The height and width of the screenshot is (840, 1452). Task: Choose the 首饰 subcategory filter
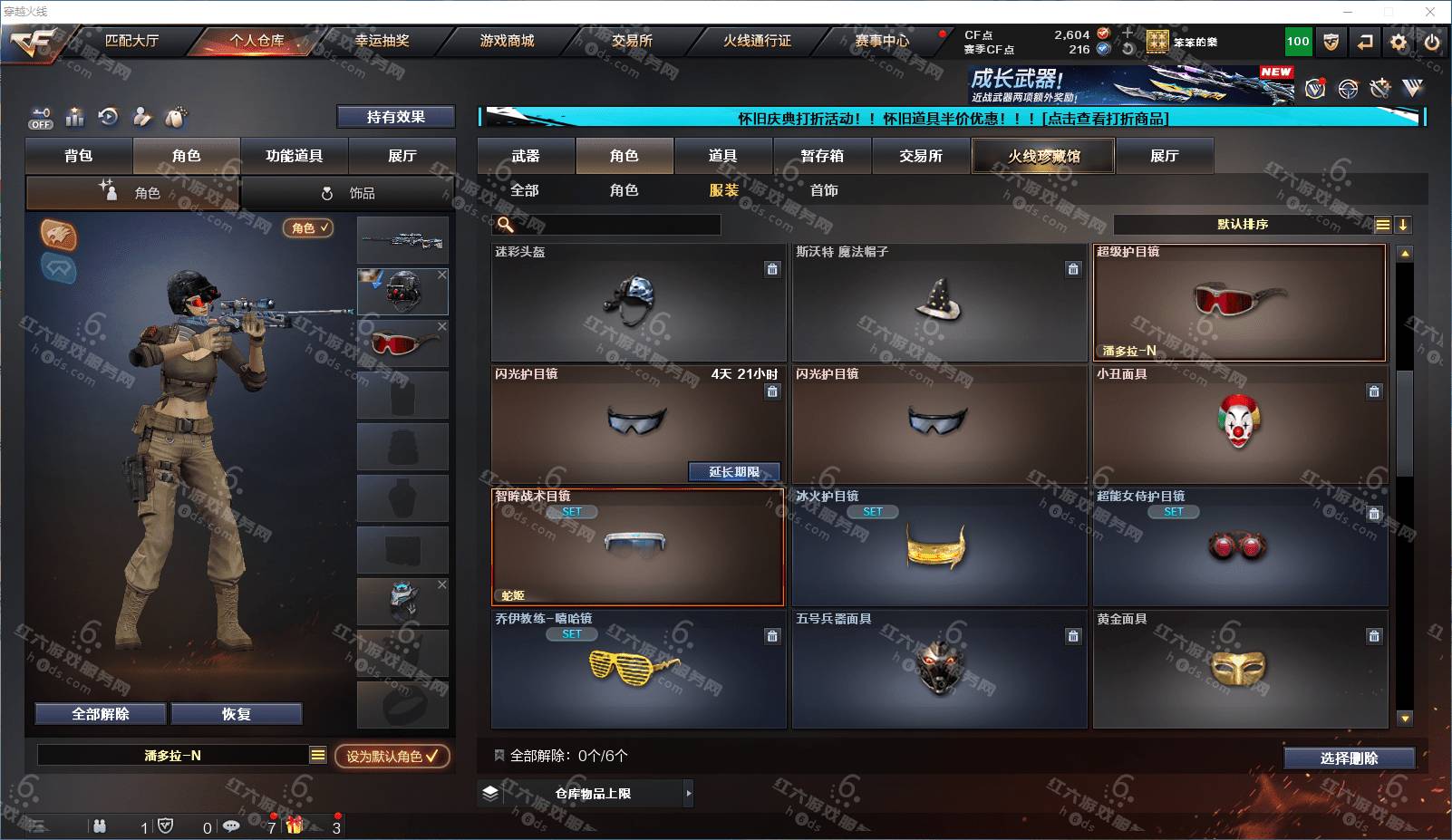(x=824, y=190)
